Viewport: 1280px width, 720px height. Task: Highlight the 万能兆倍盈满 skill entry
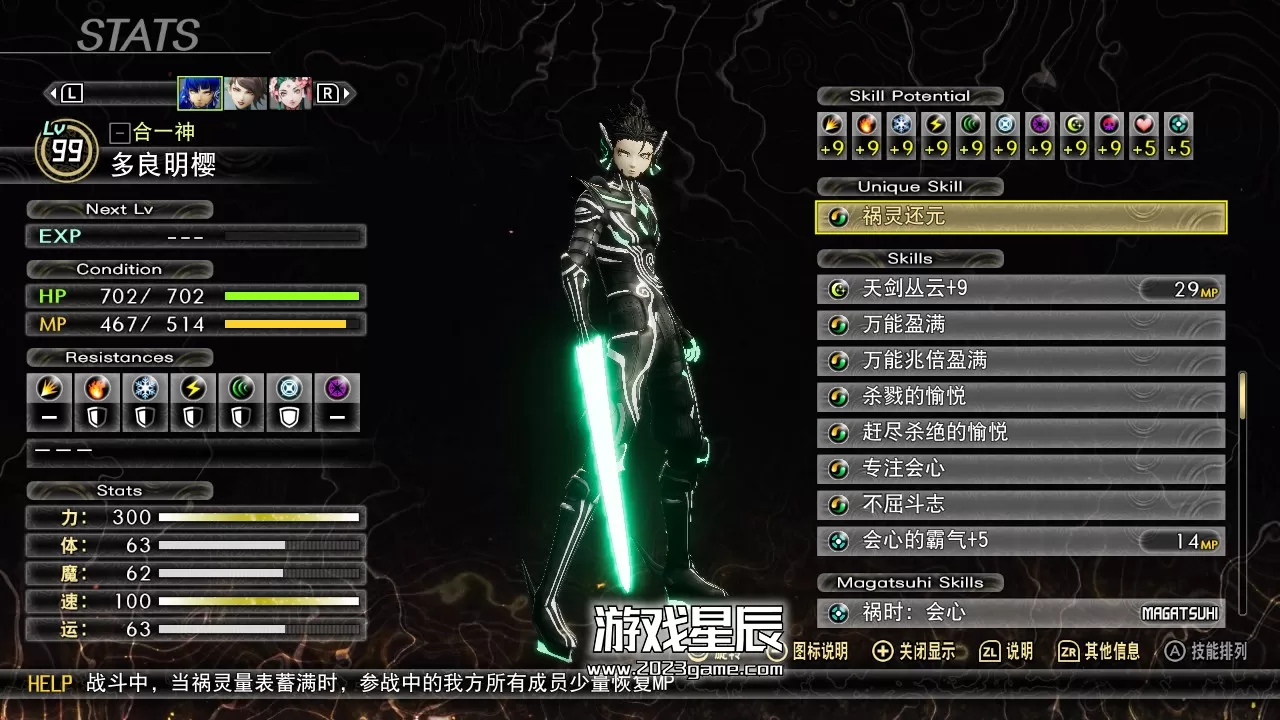pyautogui.click(x=1020, y=361)
